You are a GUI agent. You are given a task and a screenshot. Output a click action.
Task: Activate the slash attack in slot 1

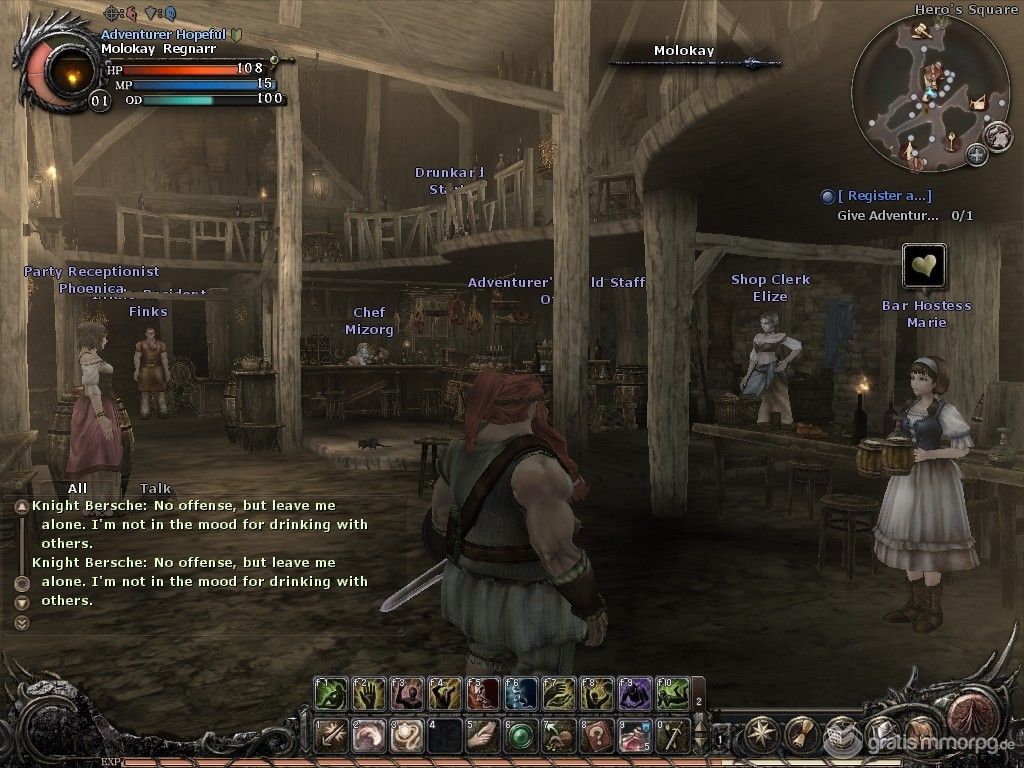331,734
